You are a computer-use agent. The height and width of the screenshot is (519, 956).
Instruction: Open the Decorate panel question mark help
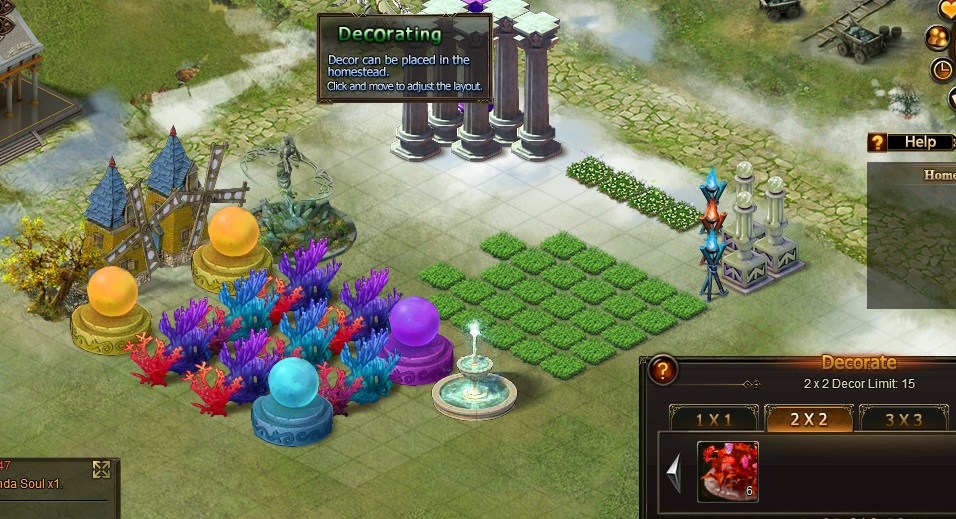pyautogui.click(x=662, y=371)
